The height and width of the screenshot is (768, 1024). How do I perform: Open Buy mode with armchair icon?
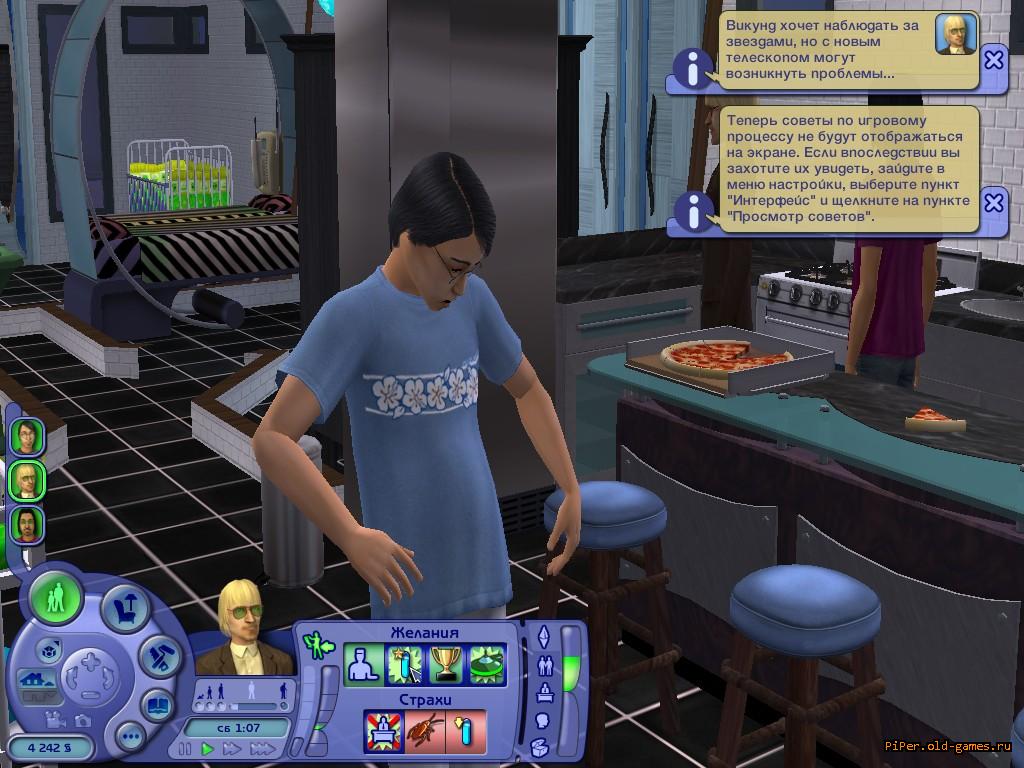pyautogui.click(x=126, y=608)
